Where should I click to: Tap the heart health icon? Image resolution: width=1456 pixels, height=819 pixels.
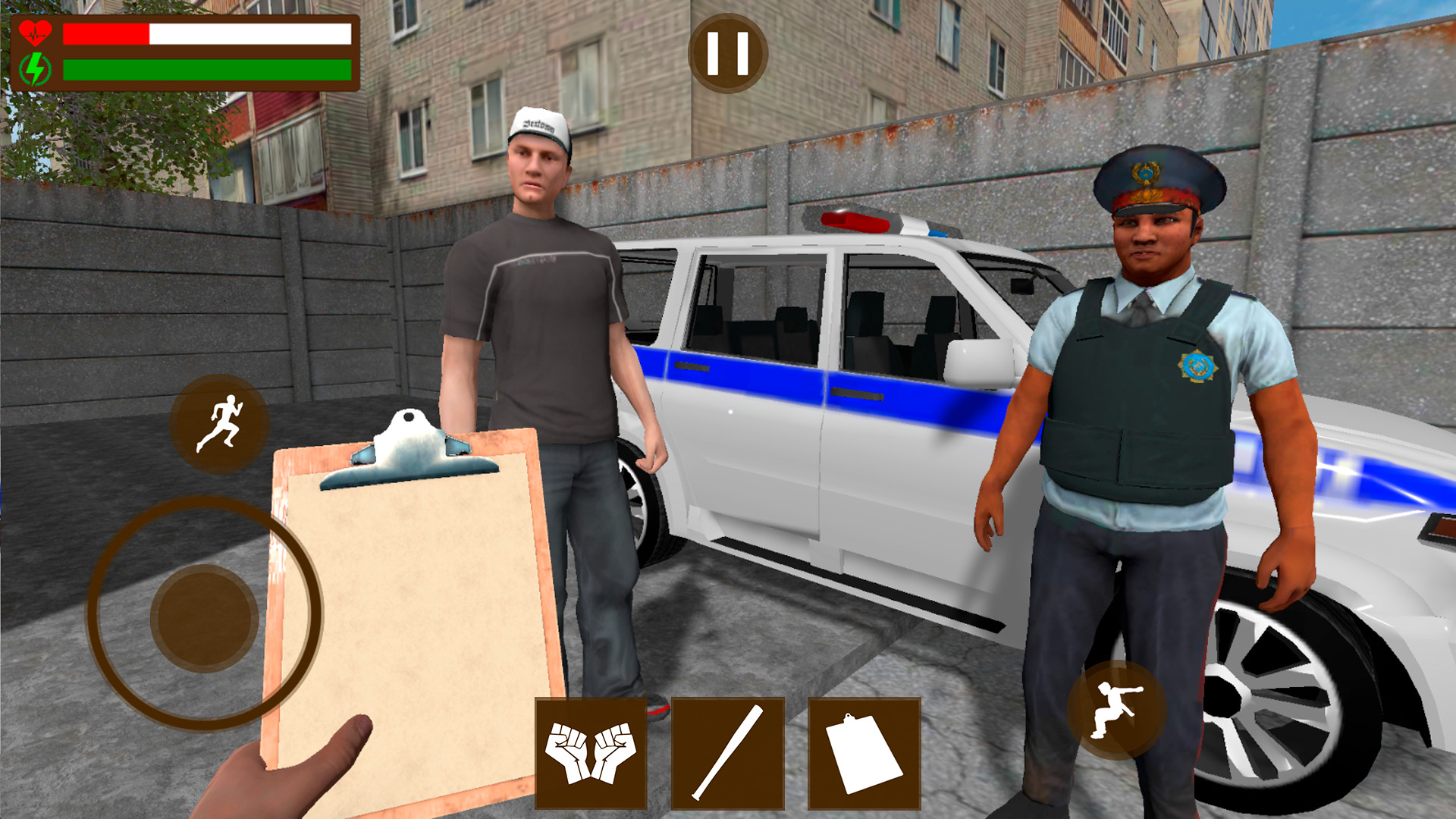pyautogui.click(x=36, y=32)
